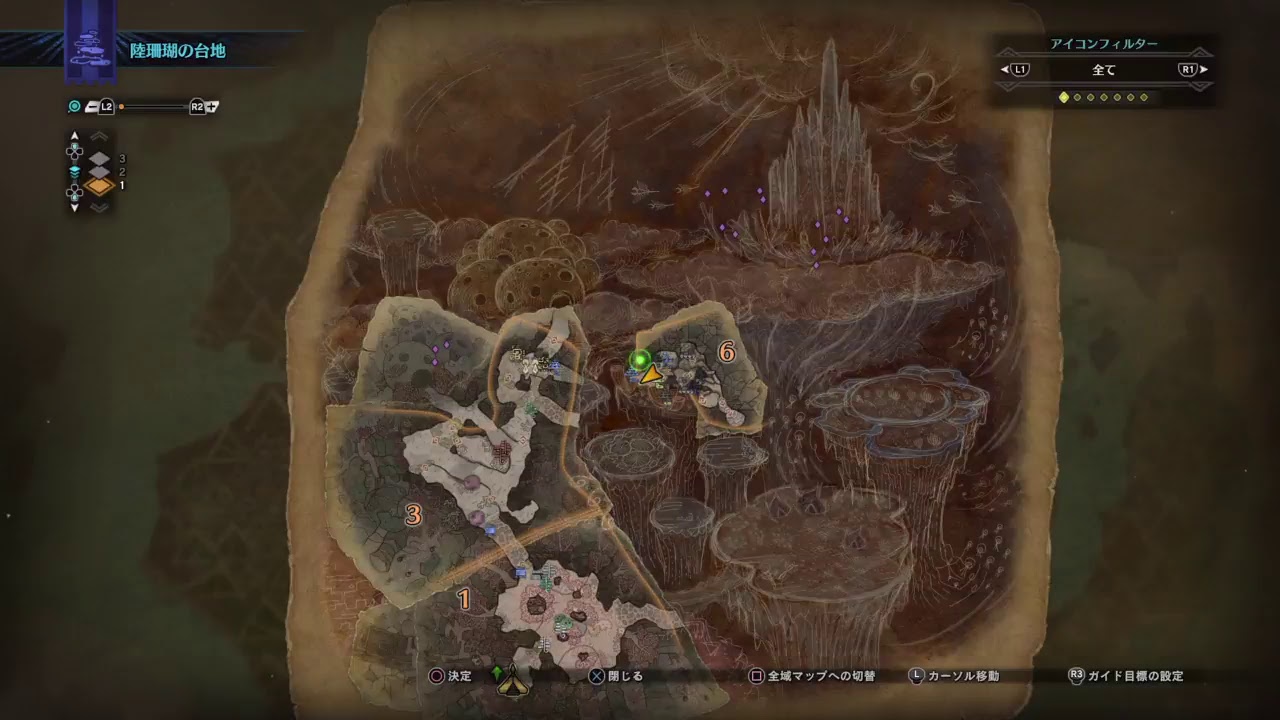Select the glowing green map marker

pyautogui.click(x=640, y=359)
